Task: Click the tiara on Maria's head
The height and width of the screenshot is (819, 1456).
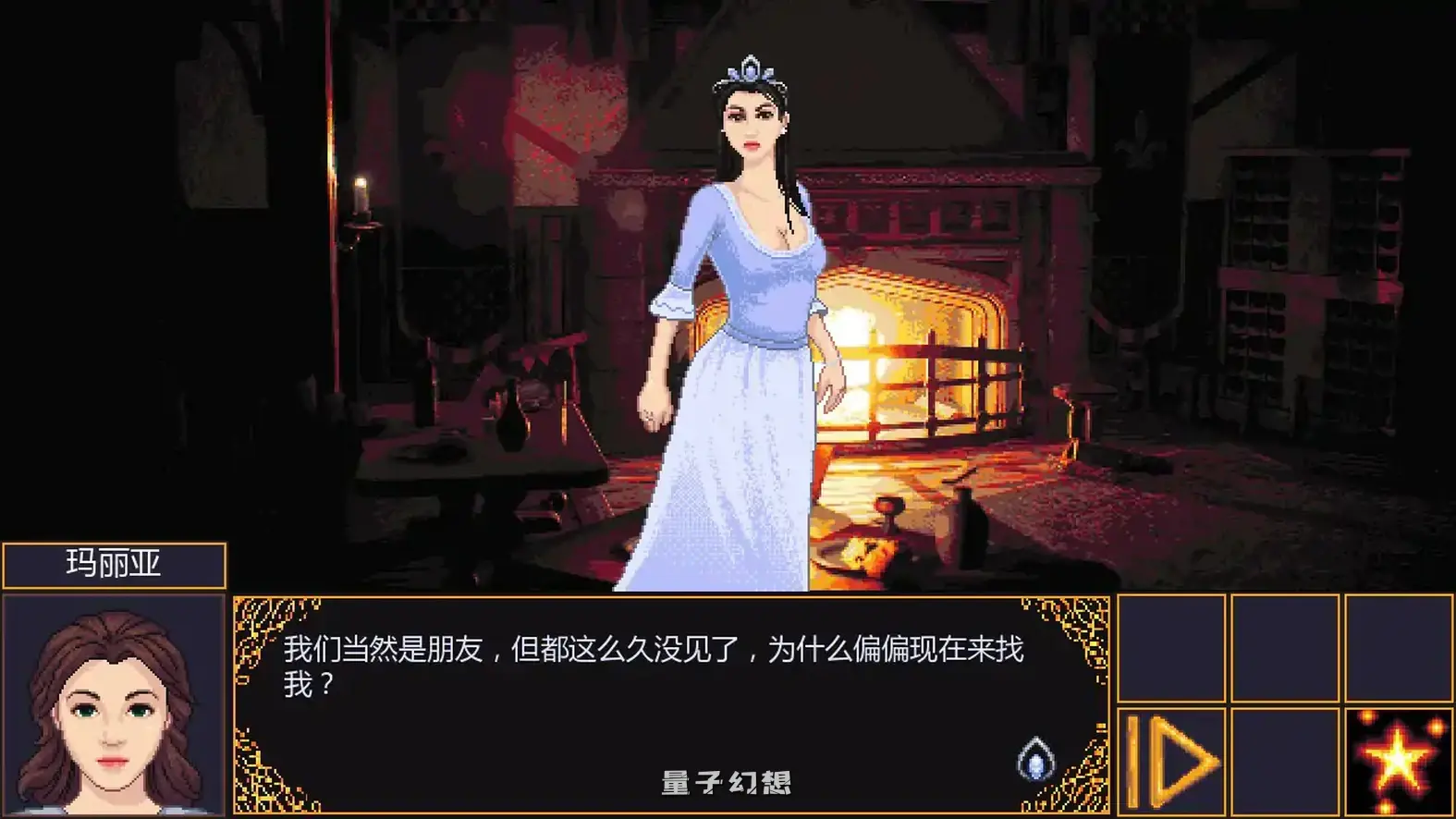Action: (x=747, y=69)
